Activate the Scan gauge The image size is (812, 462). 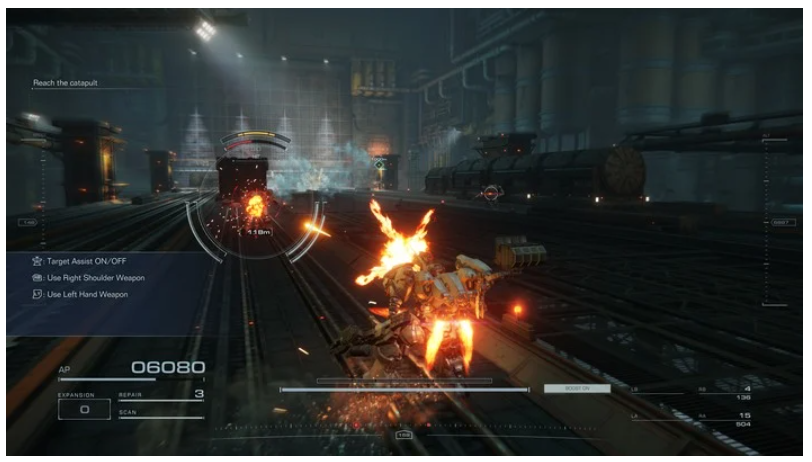tap(160, 414)
